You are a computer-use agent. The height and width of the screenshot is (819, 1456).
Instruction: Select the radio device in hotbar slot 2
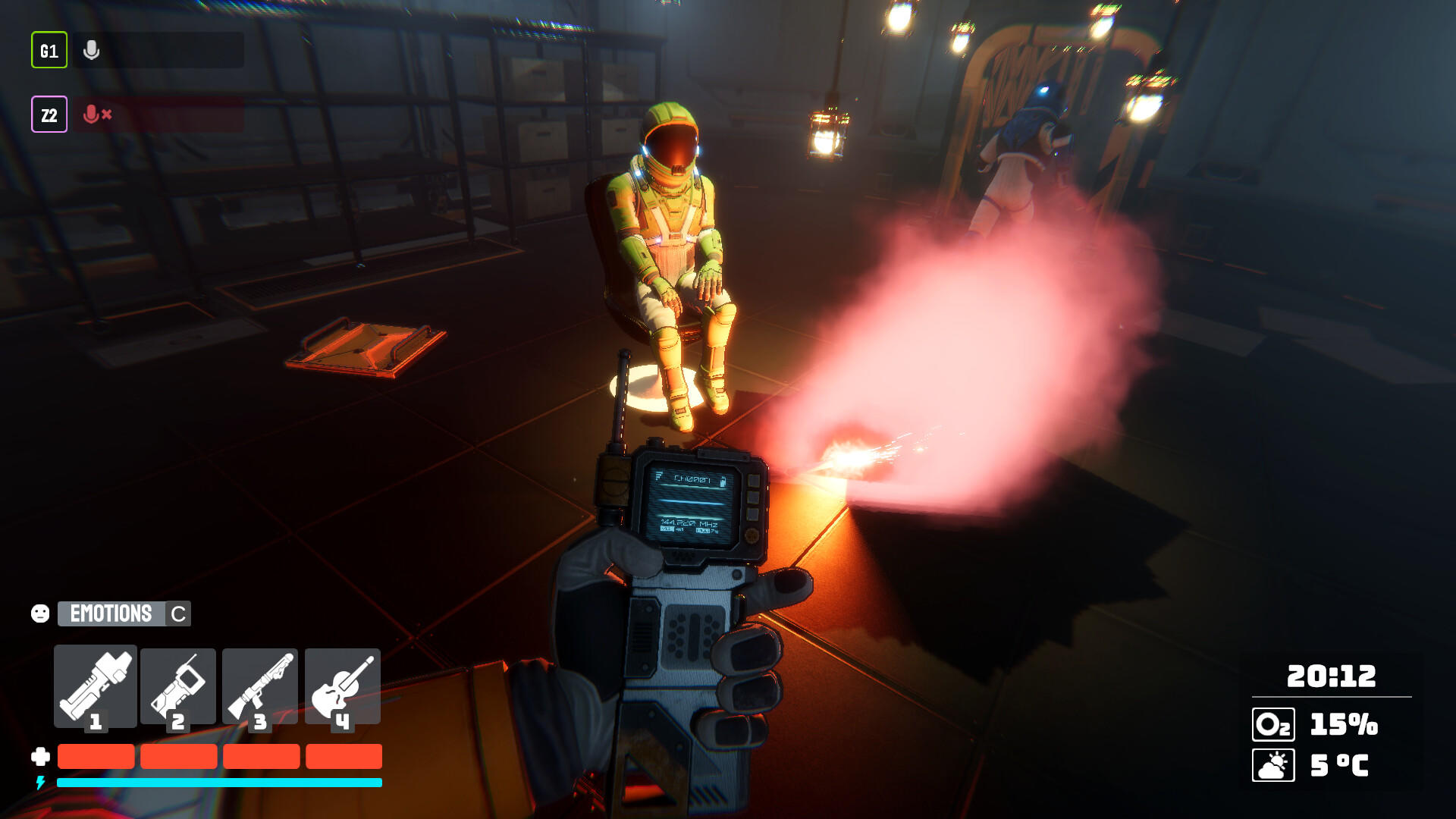[x=178, y=686]
